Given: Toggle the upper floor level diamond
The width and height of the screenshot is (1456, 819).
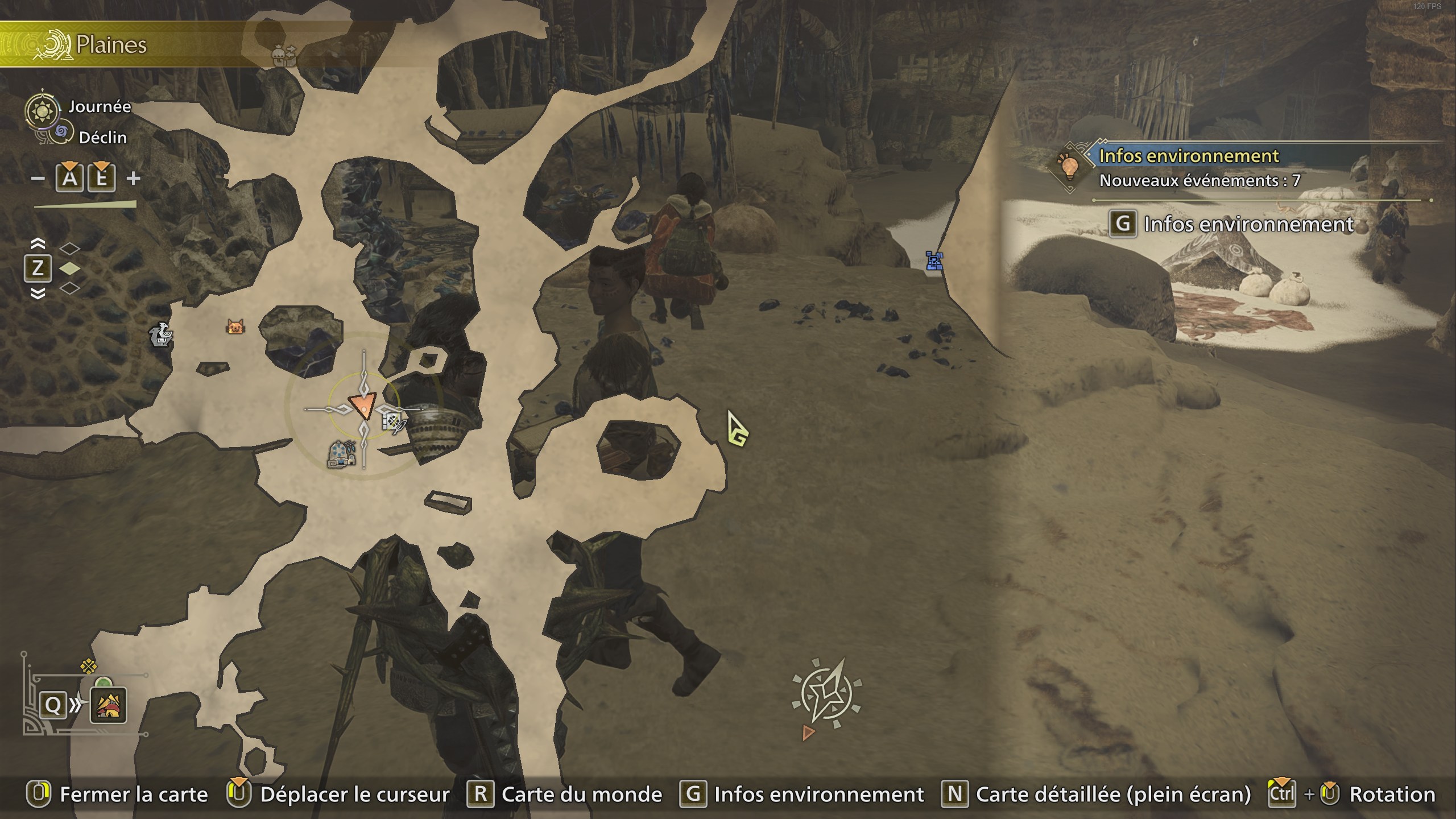Looking at the screenshot, I should (x=70, y=249).
